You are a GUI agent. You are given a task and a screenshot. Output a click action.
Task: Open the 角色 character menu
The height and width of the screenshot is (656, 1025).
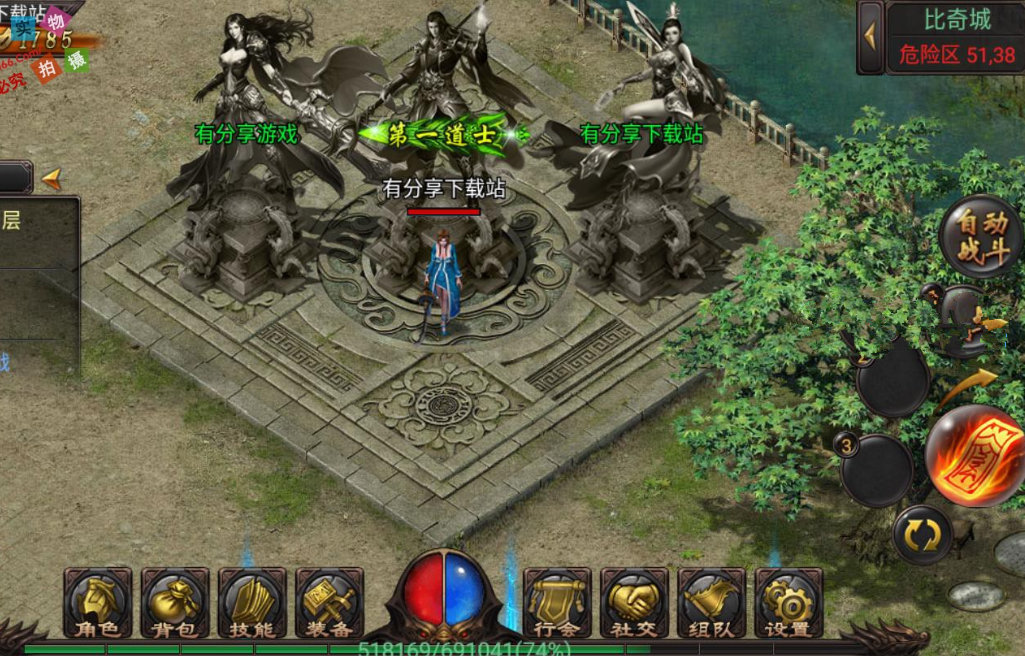tap(98, 604)
